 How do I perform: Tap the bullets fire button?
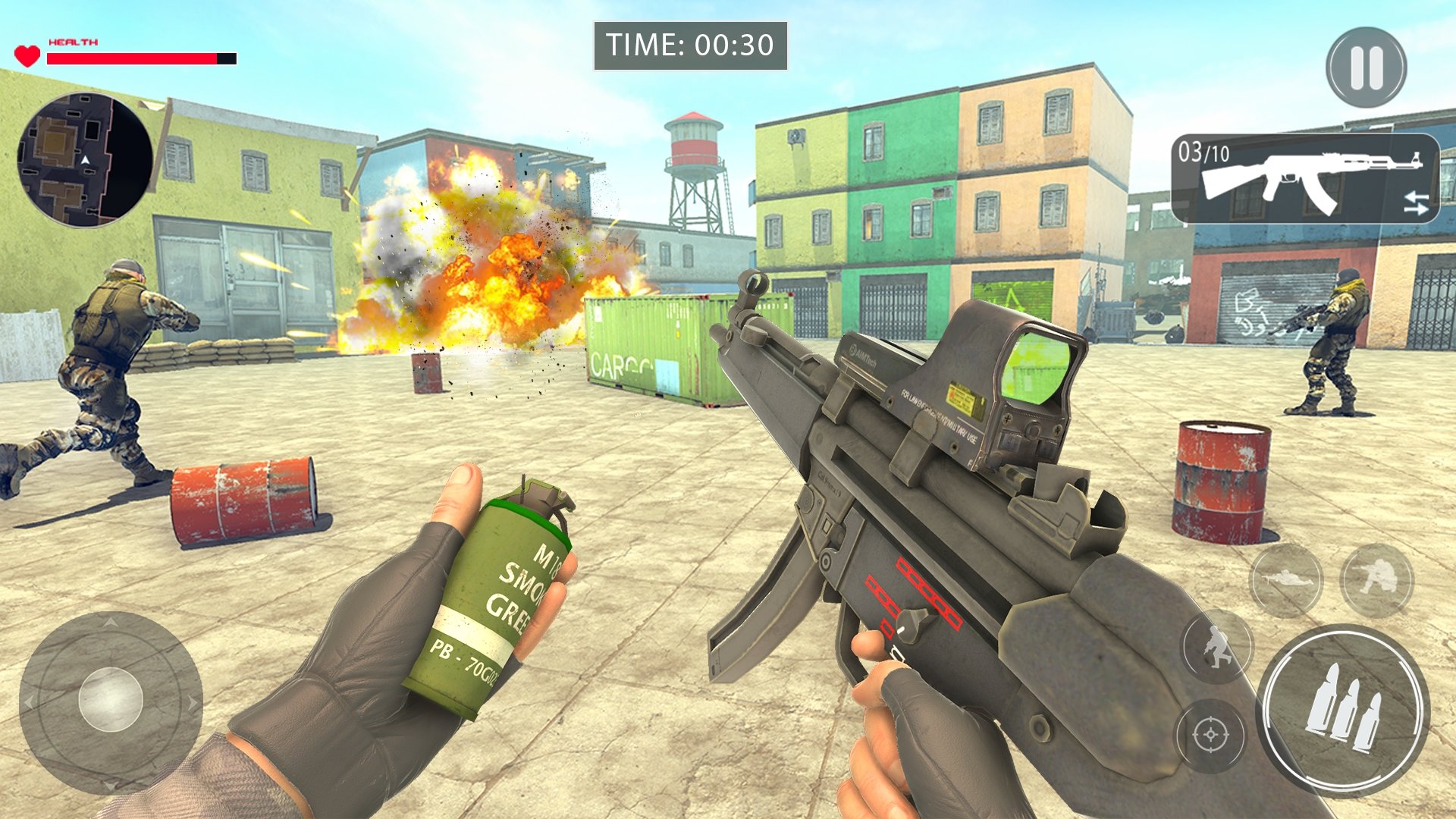click(1343, 709)
